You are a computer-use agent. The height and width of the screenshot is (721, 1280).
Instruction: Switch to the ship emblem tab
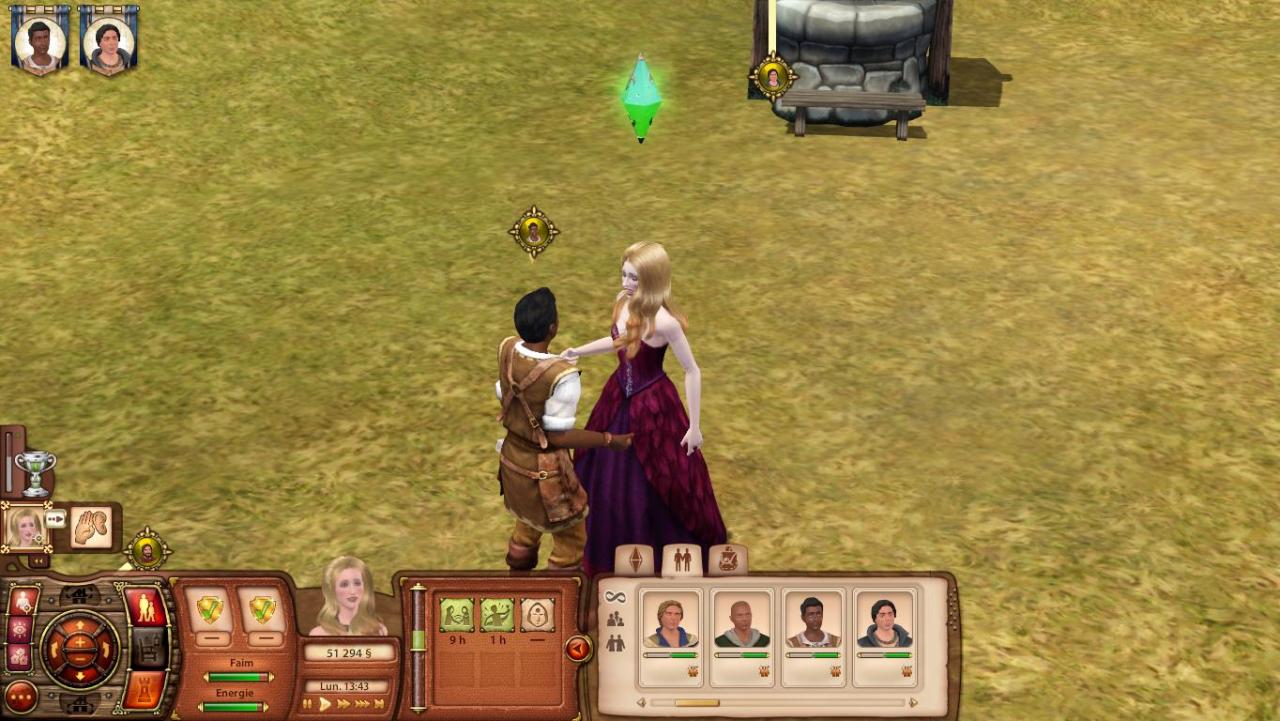click(x=728, y=560)
